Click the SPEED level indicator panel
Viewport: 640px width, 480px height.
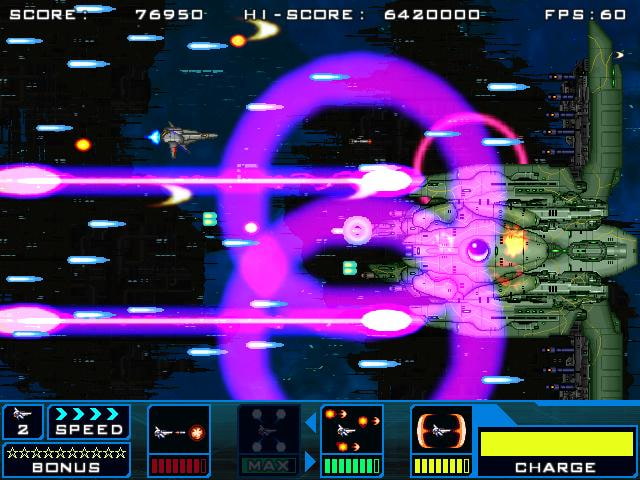coord(88,422)
